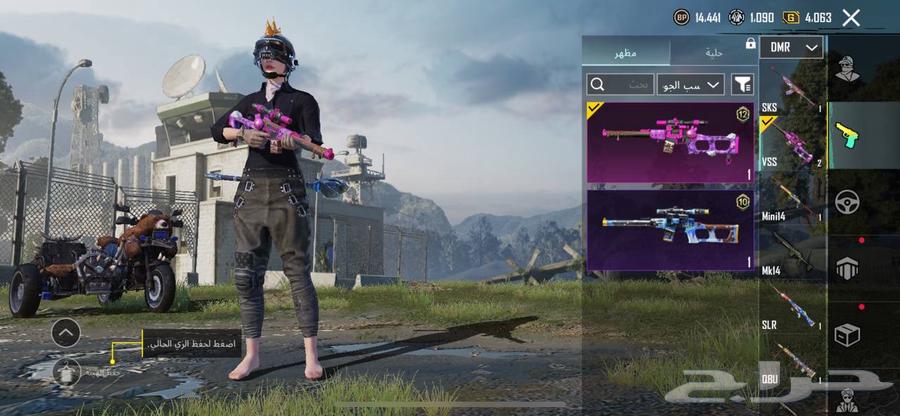Open the sort order dropdown
The height and width of the screenshot is (416, 900).
coord(690,85)
